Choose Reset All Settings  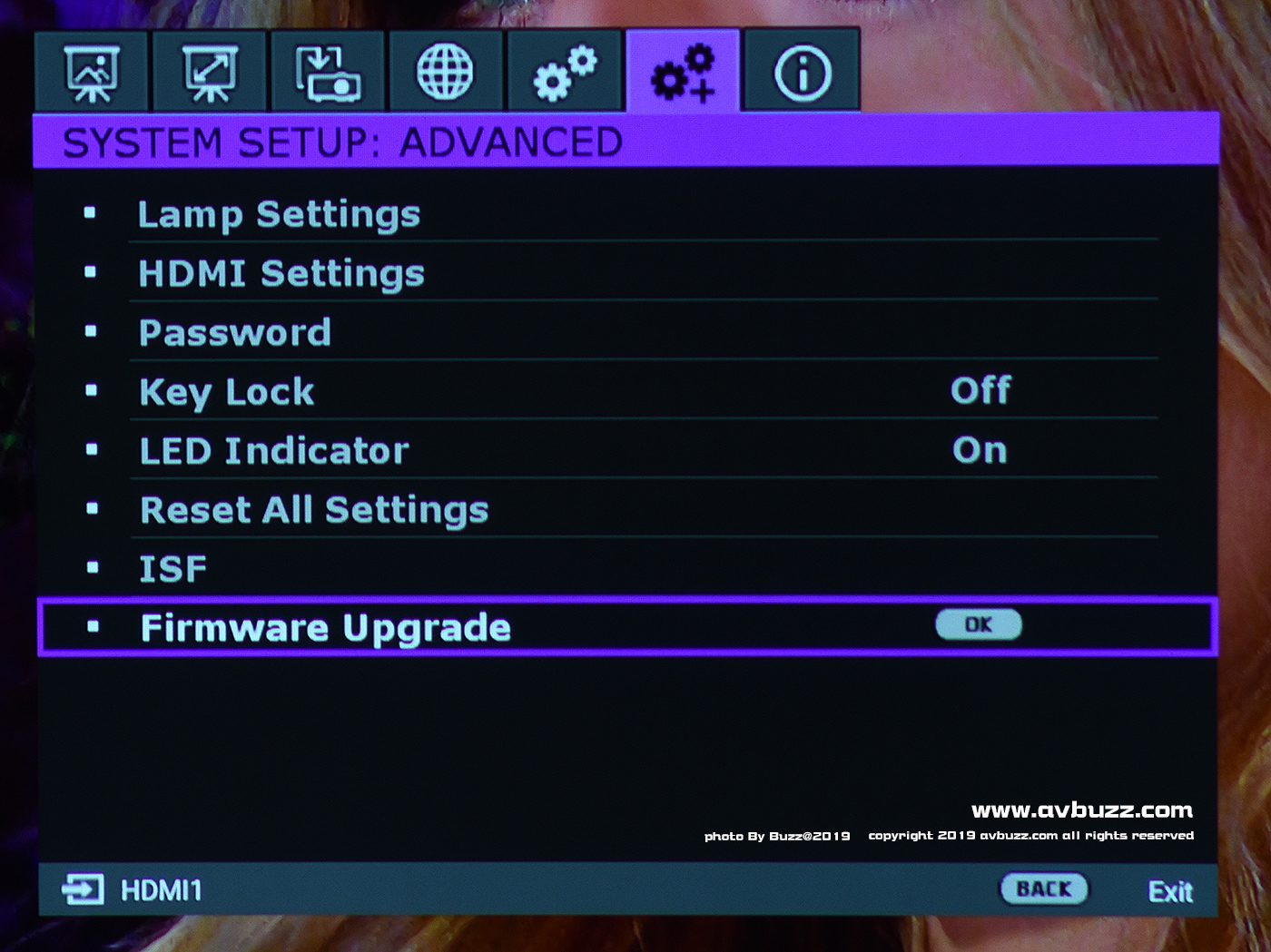tap(314, 510)
